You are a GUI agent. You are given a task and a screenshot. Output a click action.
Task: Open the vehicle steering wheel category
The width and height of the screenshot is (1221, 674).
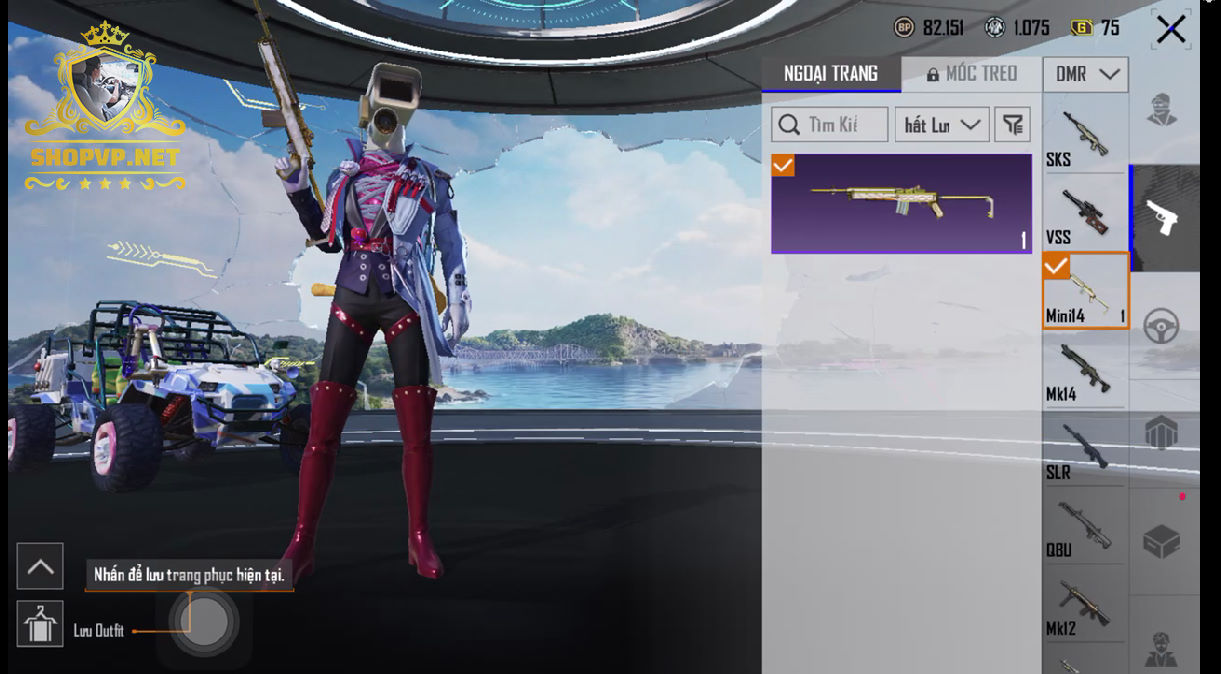tap(1162, 326)
